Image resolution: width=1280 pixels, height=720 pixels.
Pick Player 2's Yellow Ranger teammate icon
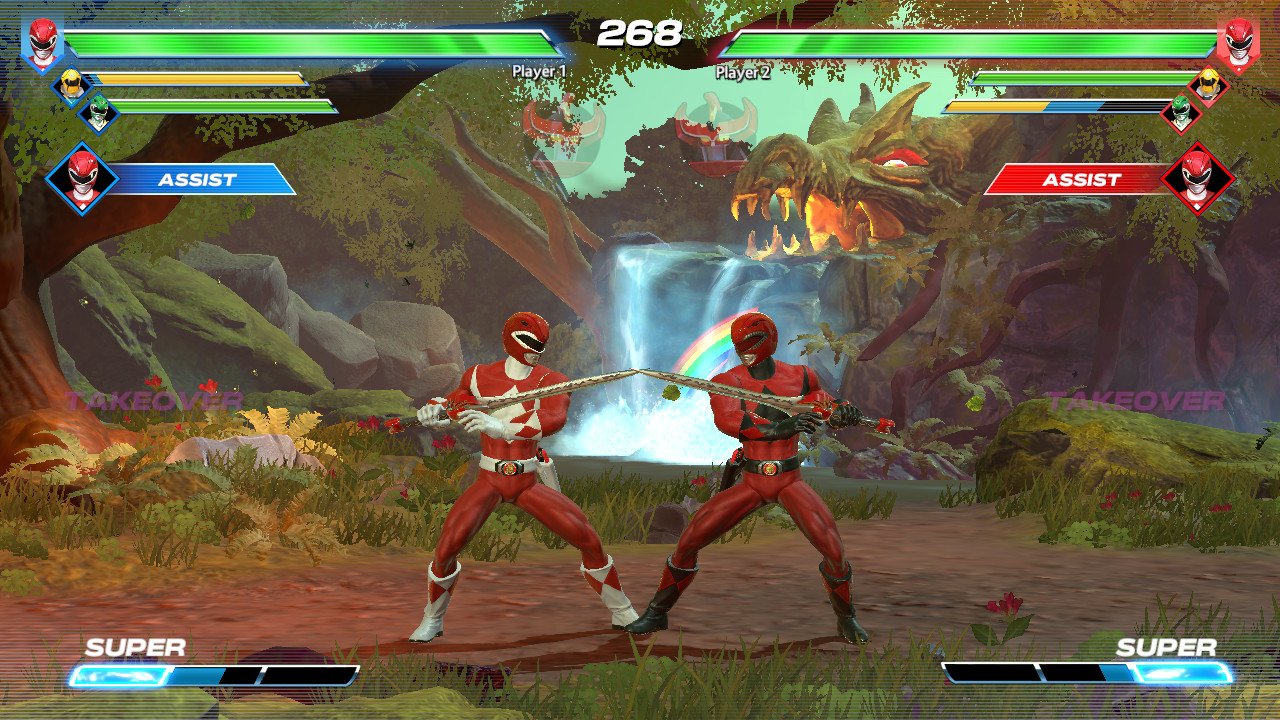point(1208,86)
